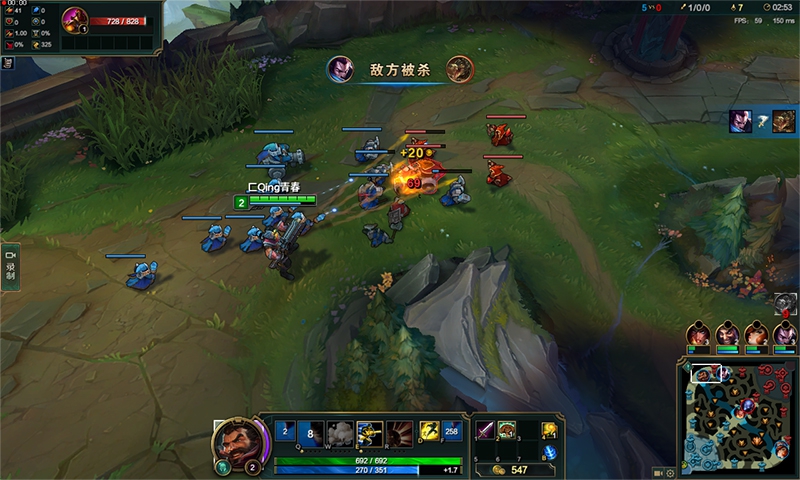Screen dimensions: 800x480
Task: Open the 录制 recording overlay button
Action: click(x=11, y=267)
